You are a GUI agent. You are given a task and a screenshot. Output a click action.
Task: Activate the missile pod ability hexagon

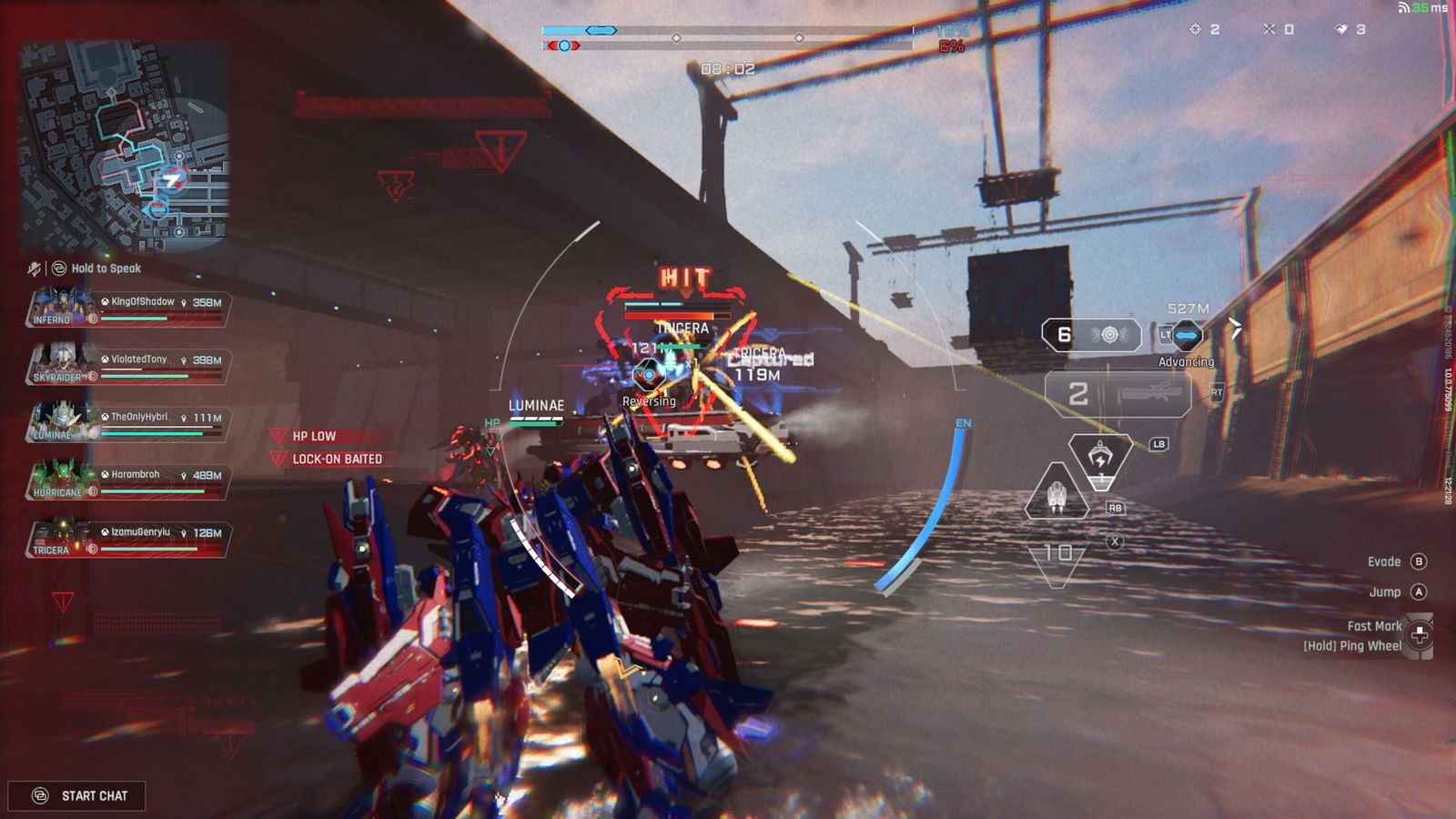pos(1057,492)
